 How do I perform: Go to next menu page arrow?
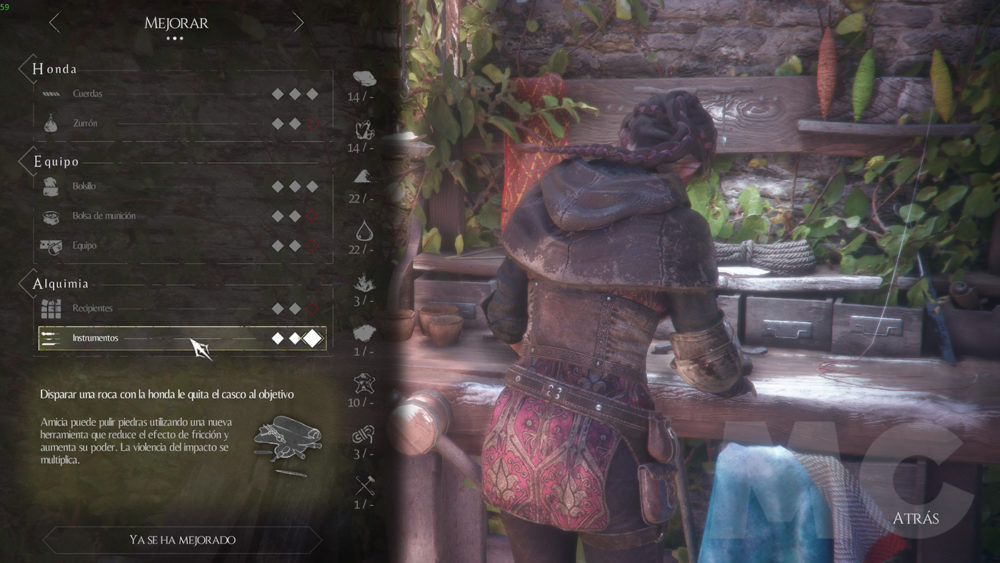point(298,22)
